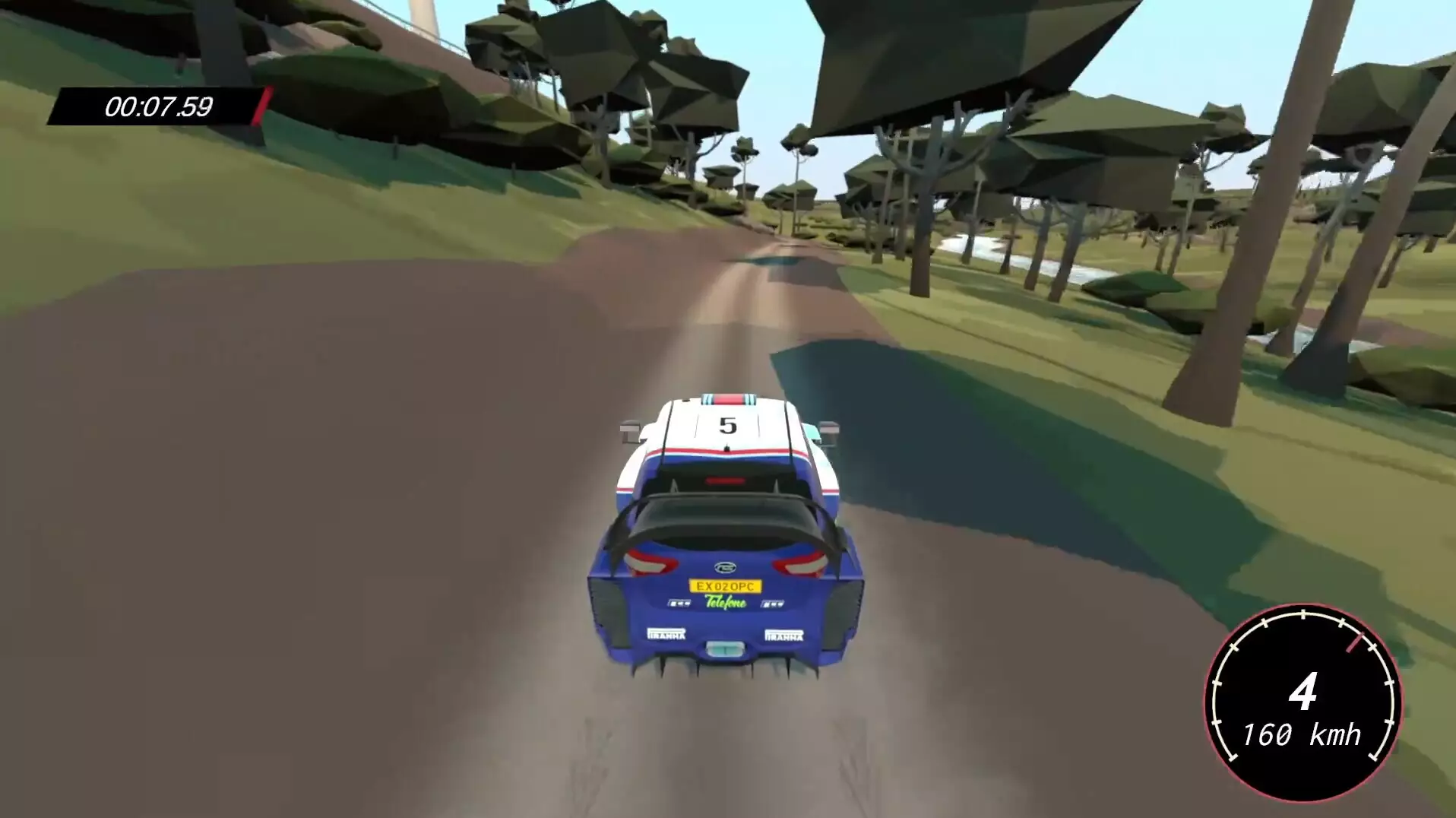1456x818 pixels.
Task: Click the small decal right of the Telefone logo
Action: (x=772, y=604)
